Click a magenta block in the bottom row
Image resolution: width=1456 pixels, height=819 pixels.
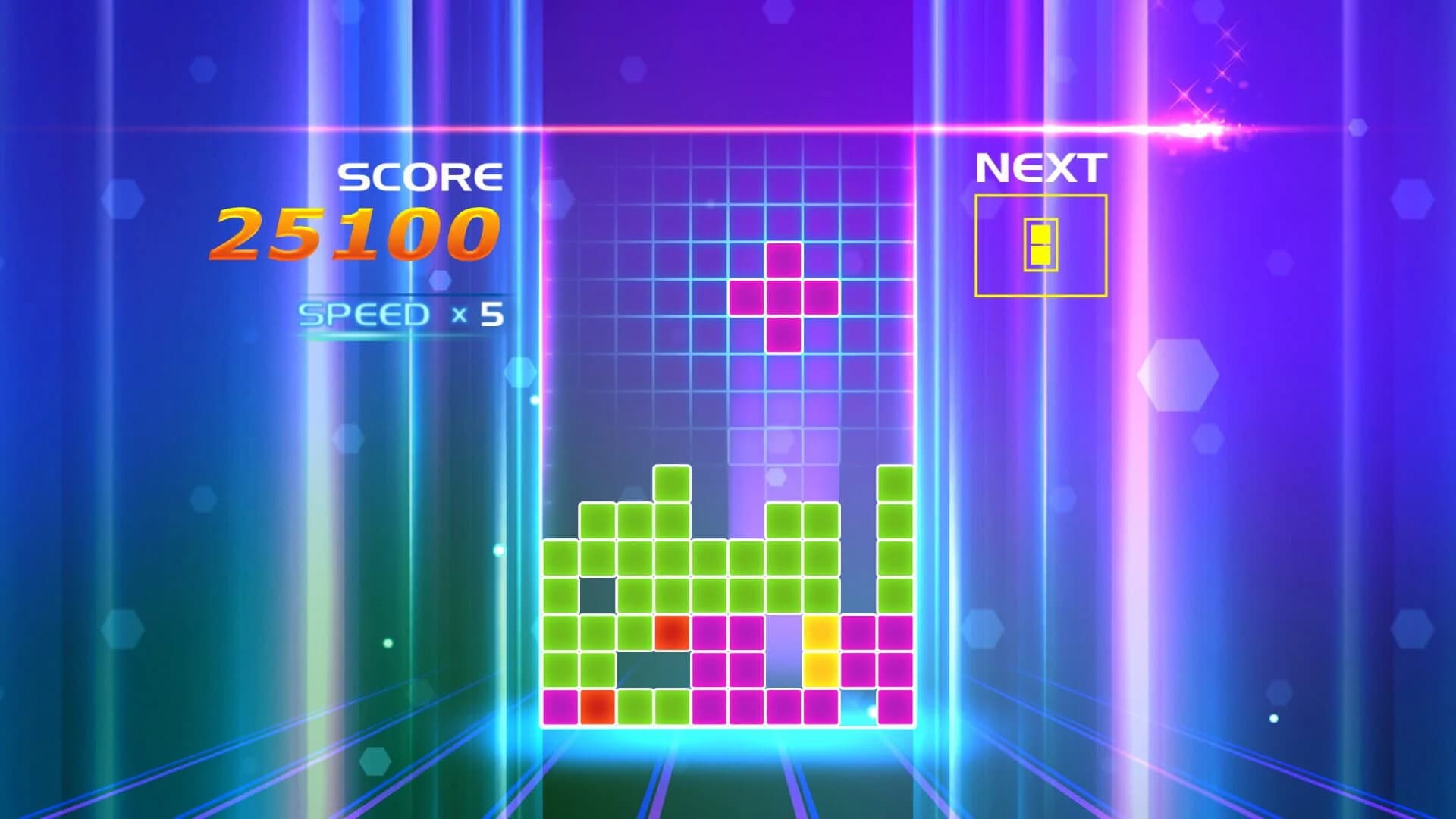[710, 708]
